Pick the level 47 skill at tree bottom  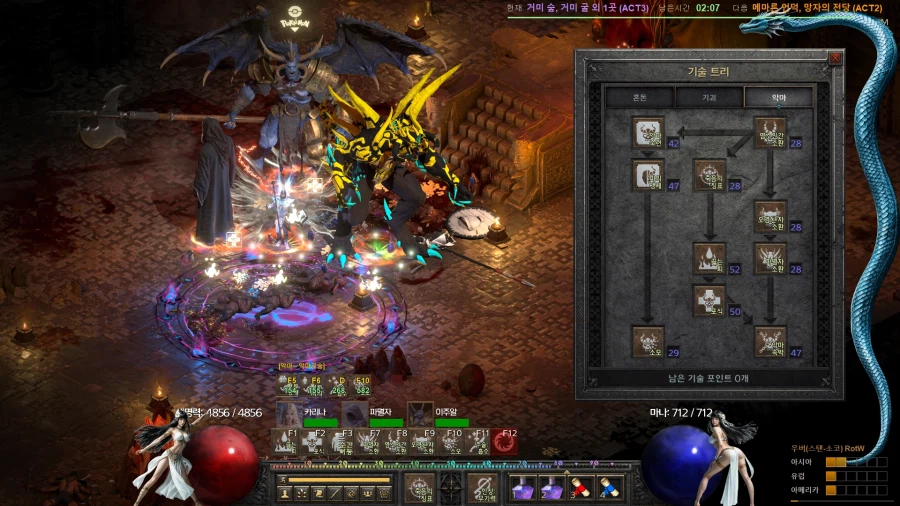(x=770, y=342)
